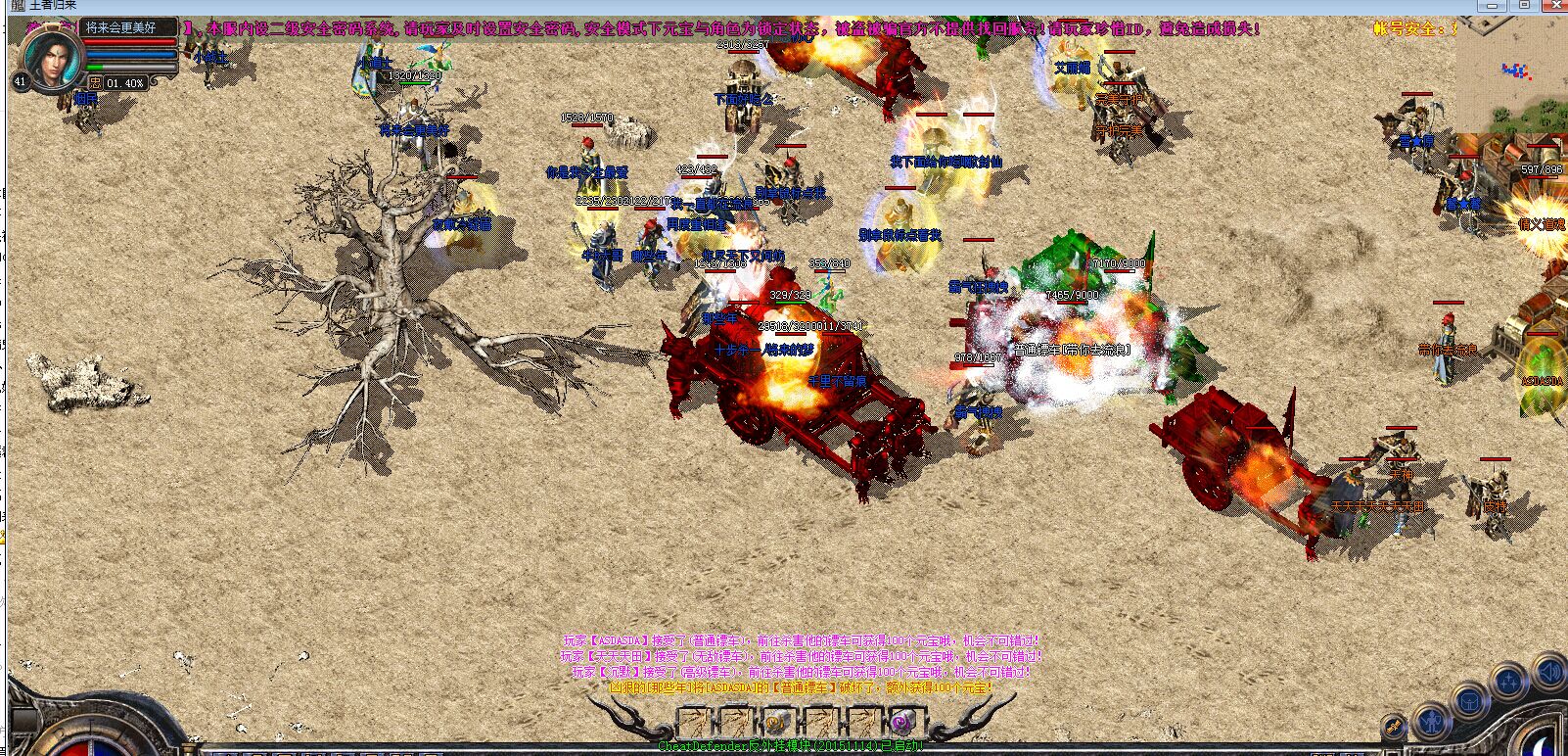1568x756 pixels.
Task: Toggle sound with the speaker button
Action: 1549,672
